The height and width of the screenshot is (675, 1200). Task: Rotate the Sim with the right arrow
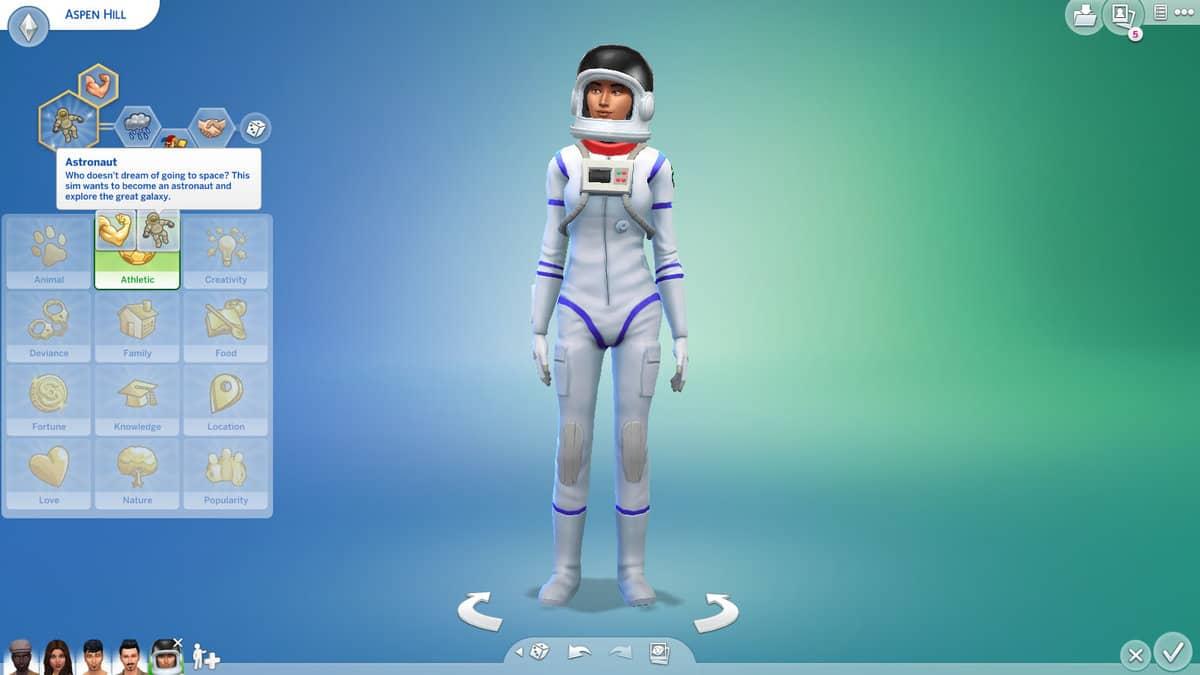[716, 611]
